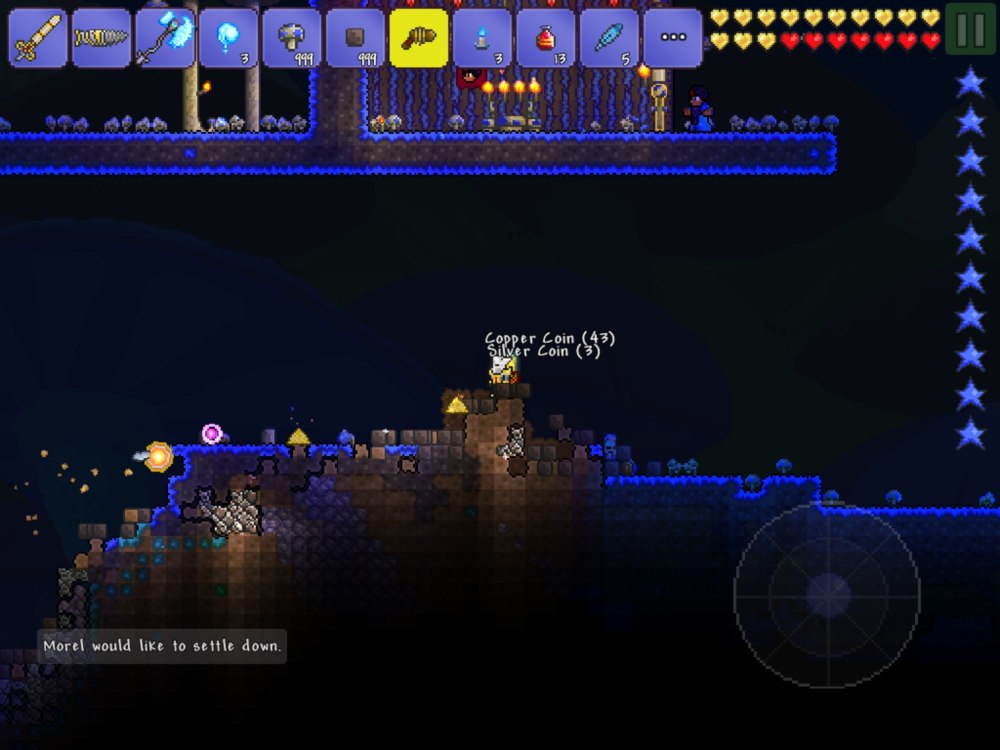Pause the game with the green button
Image resolution: width=1000 pixels, height=750 pixels.
(970, 30)
